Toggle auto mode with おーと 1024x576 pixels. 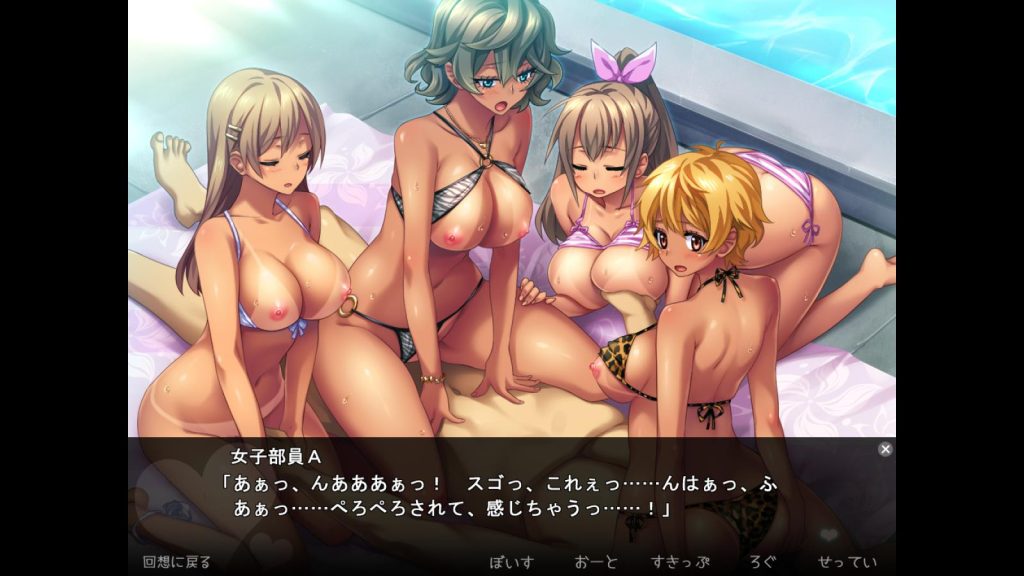(x=597, y=561)
